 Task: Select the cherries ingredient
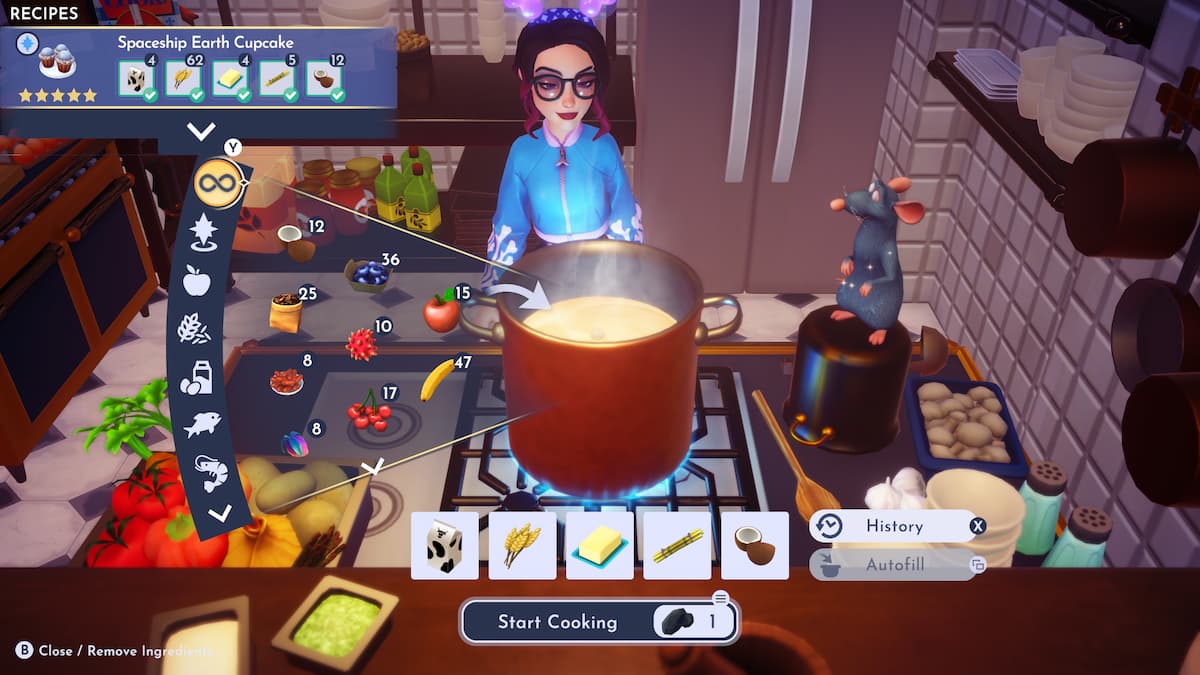(x=368, y=413)
